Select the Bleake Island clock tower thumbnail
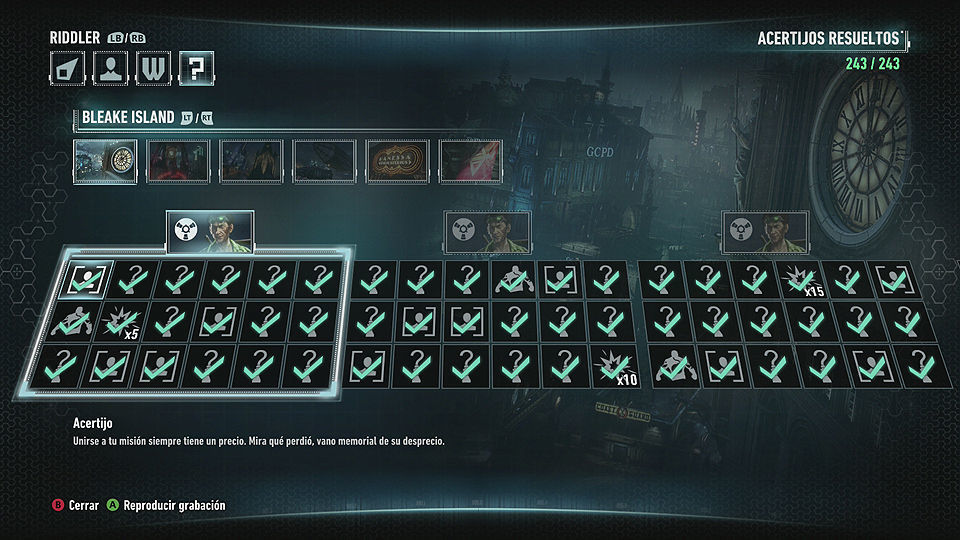 tap(105, 160)
